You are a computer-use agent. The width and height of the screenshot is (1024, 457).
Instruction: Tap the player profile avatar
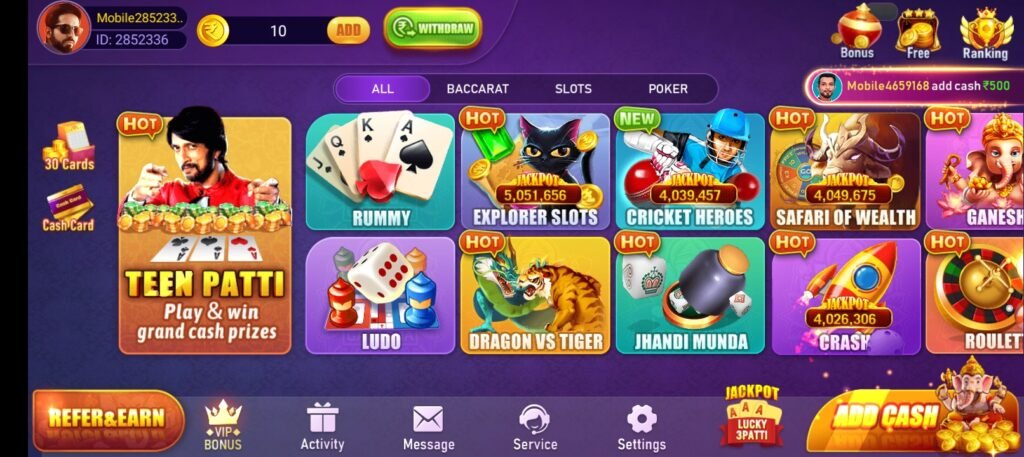(63, 27)
